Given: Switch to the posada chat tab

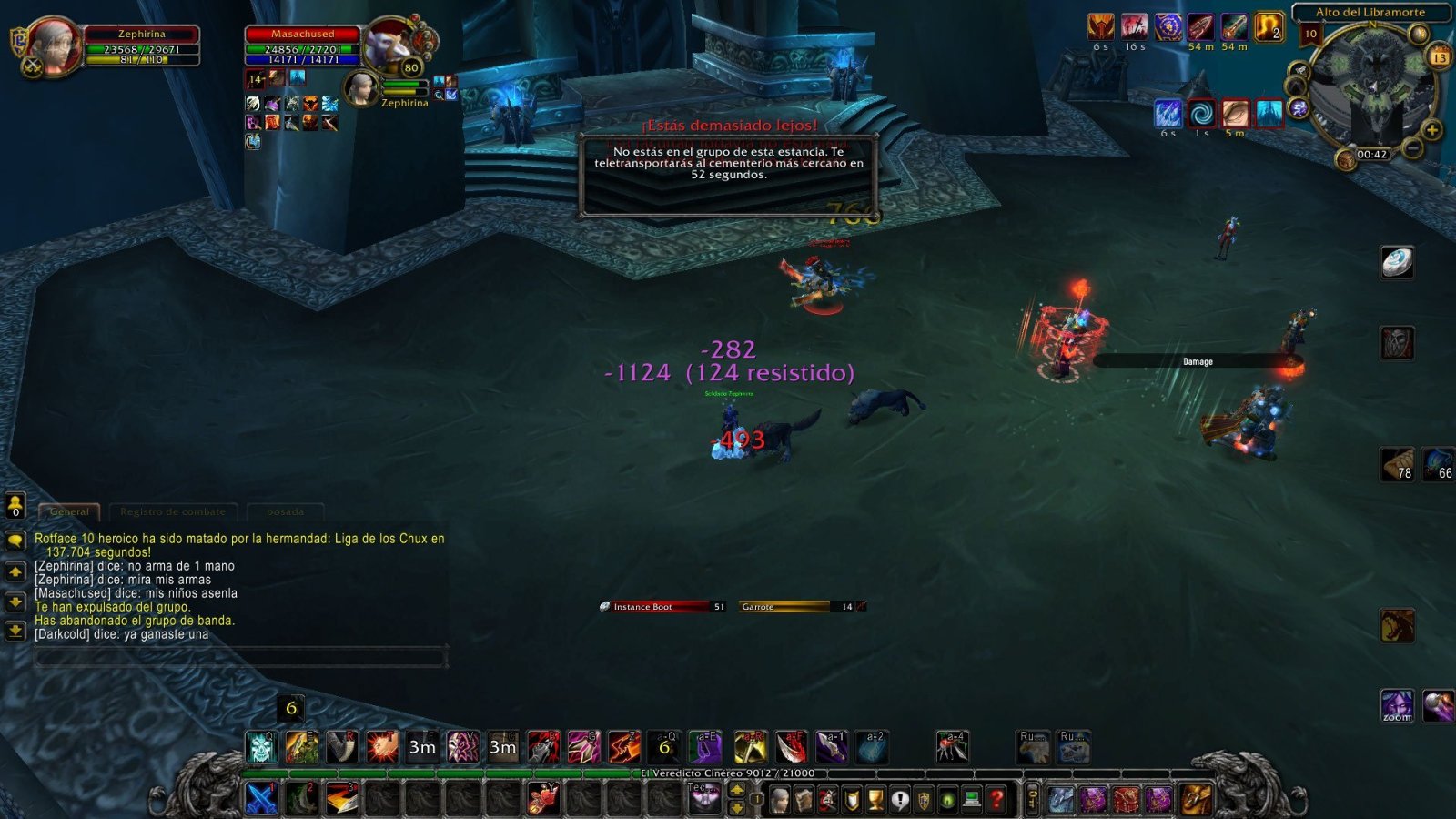Looking at the screenshot, I should [x=284, y=511].
